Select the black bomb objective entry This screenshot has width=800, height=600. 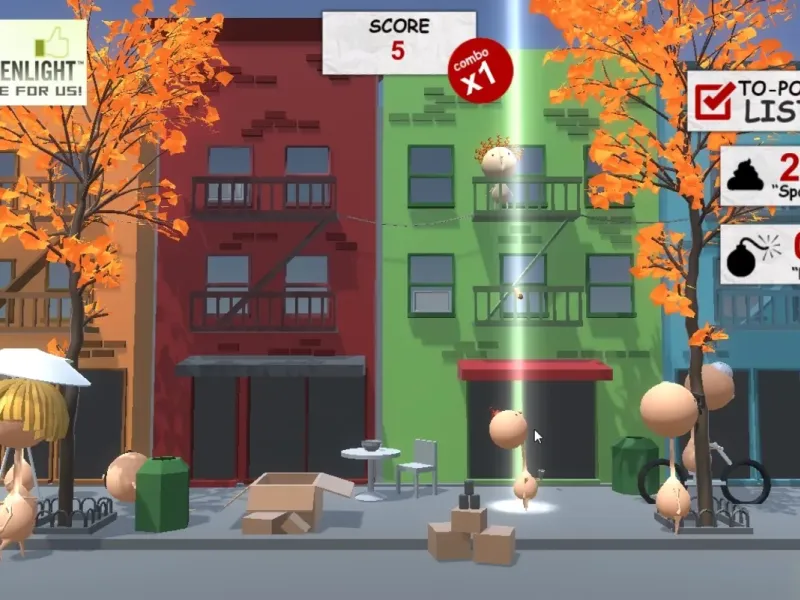click(x=760, y=254)
